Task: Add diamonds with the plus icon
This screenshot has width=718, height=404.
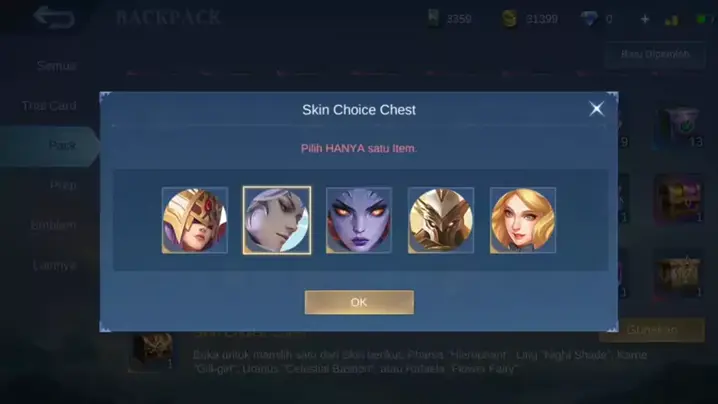Action: click(644, 18)
